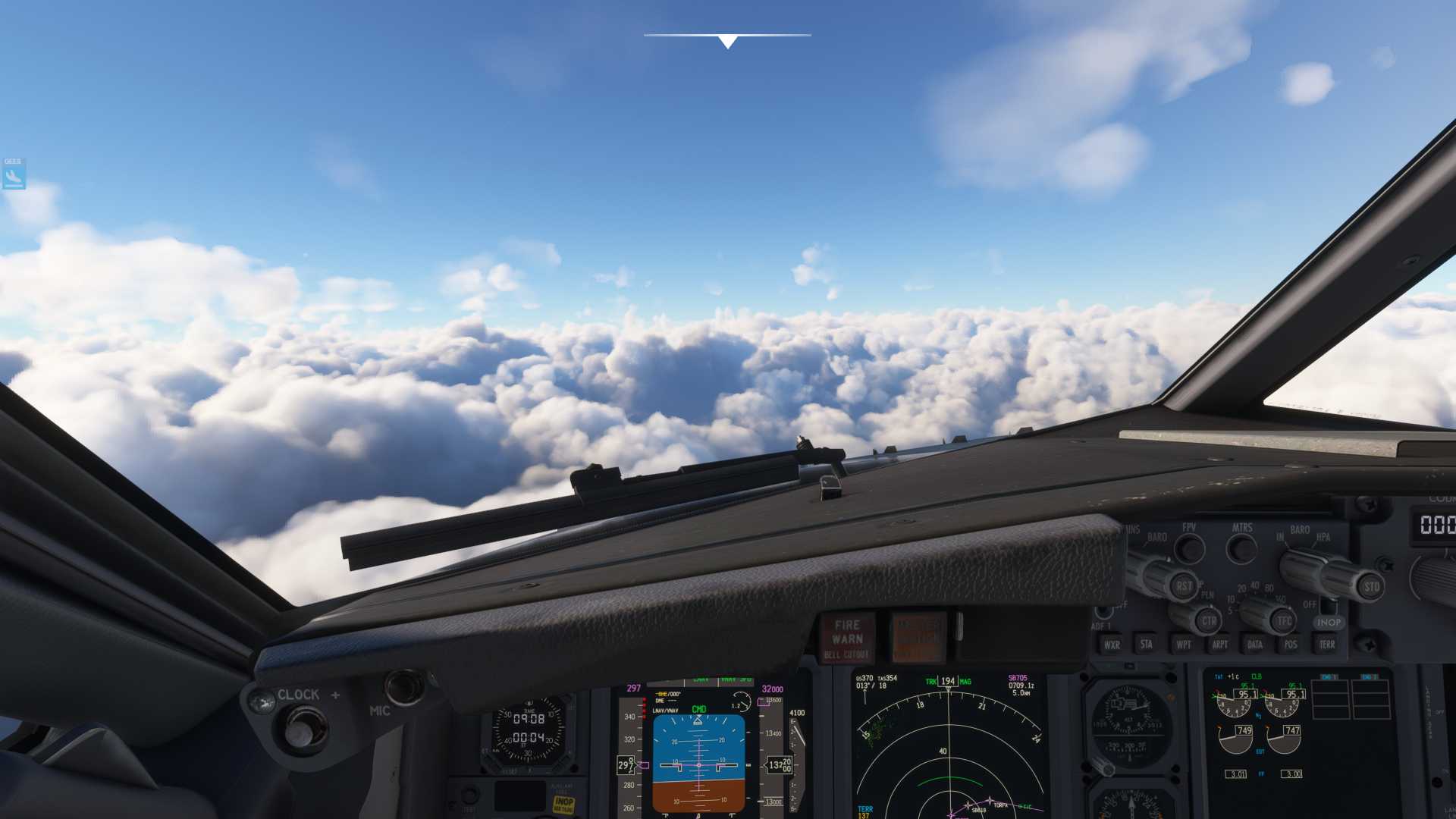This screenshot has height=819, width=1456.
Task: Open the simulator toolbar via the top arrow
Action: (726, 42)
